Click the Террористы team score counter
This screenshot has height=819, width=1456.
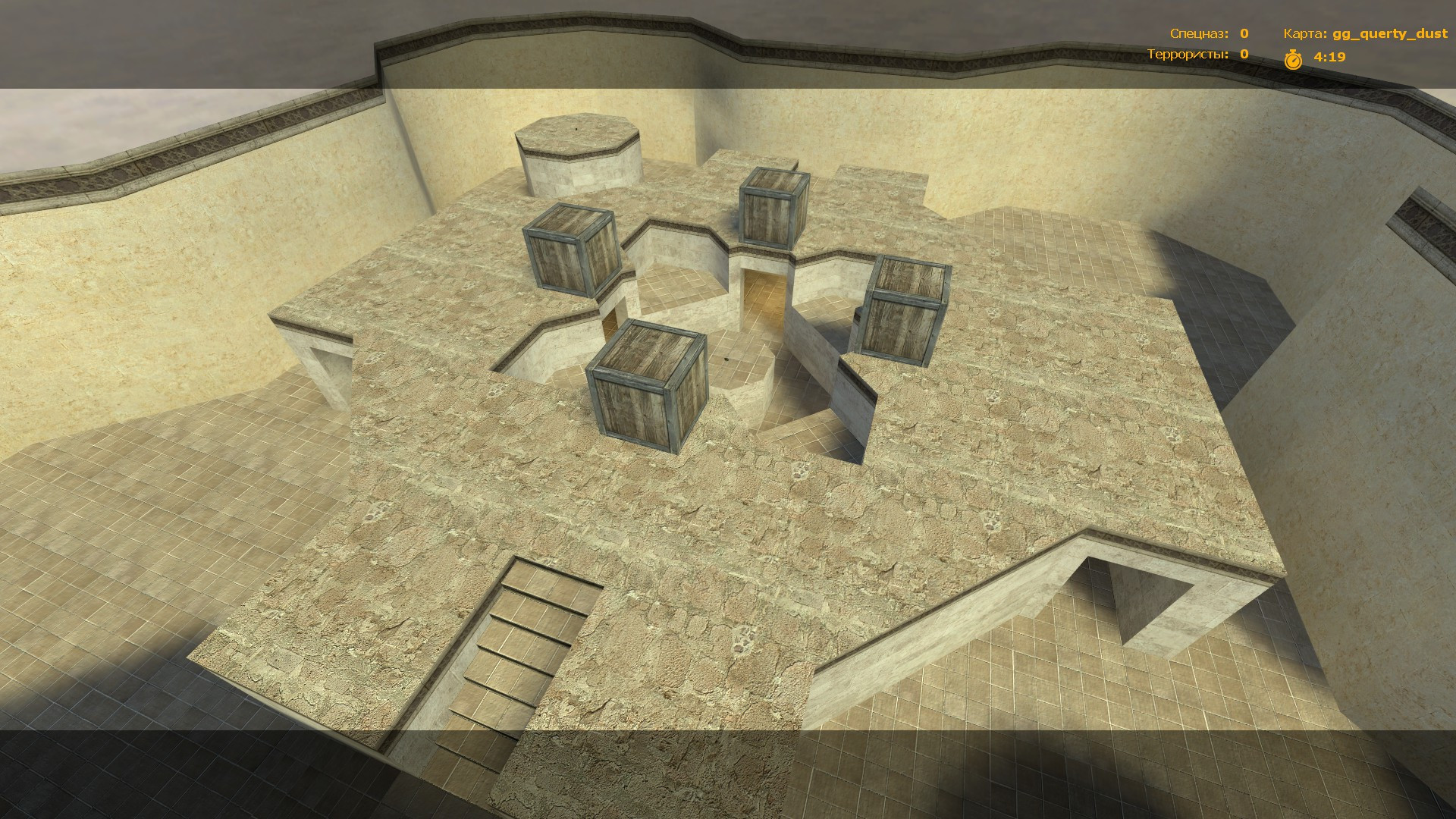click(x=1242, y=55)
